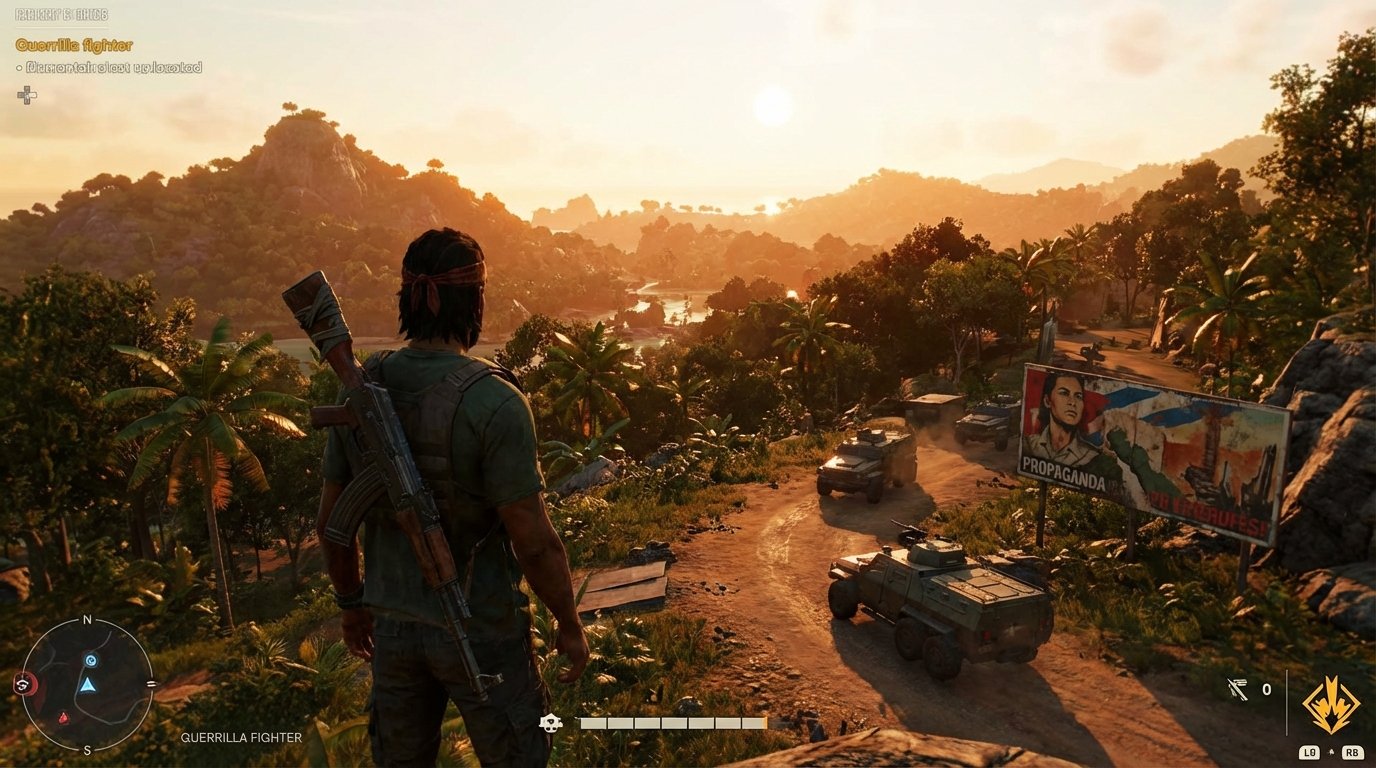Expand the GUERRILLA FIGHTER rank label
The image size is (1376, 768).
coord(240,737)
